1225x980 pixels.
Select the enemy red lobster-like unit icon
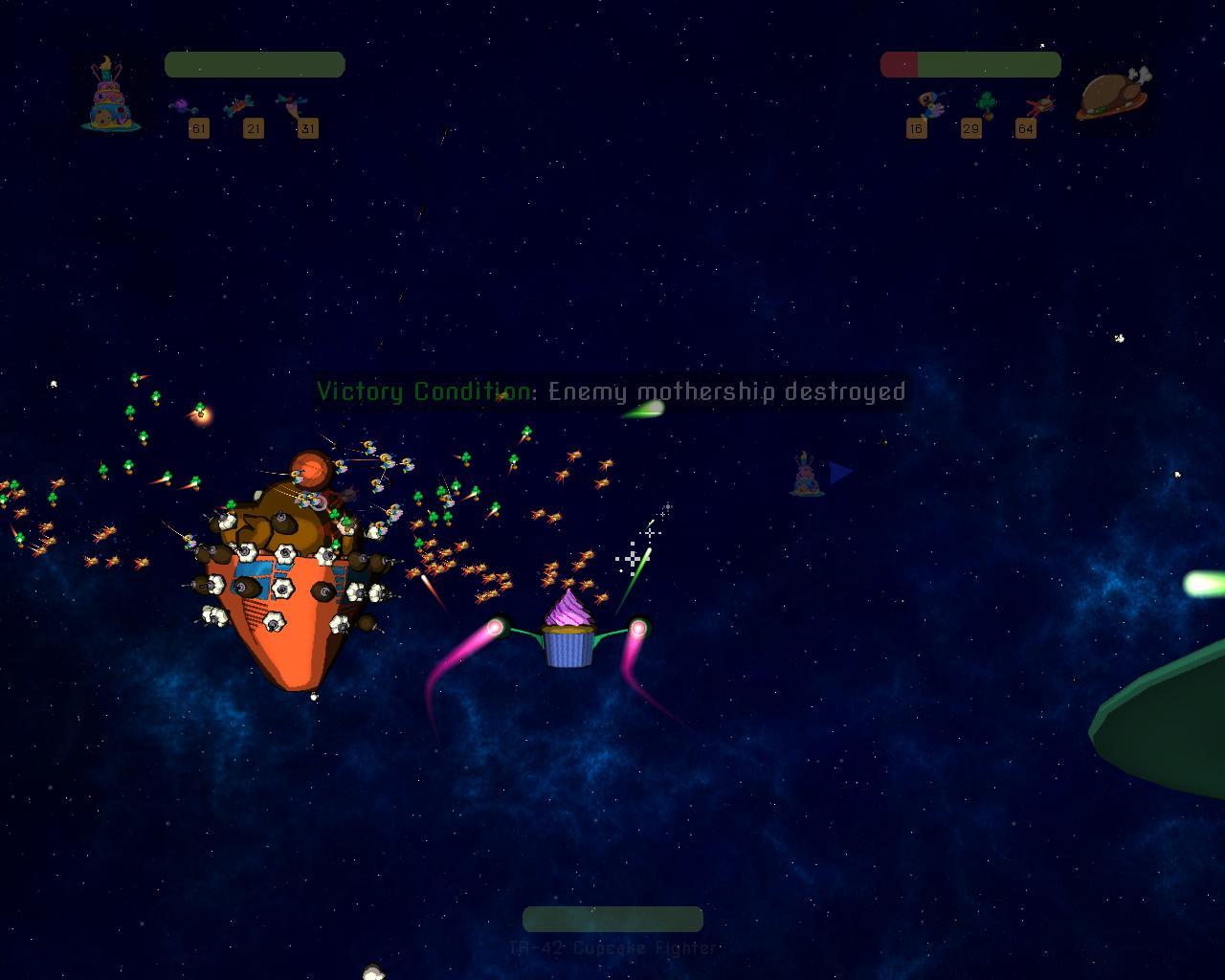(x=1039, y=104)
